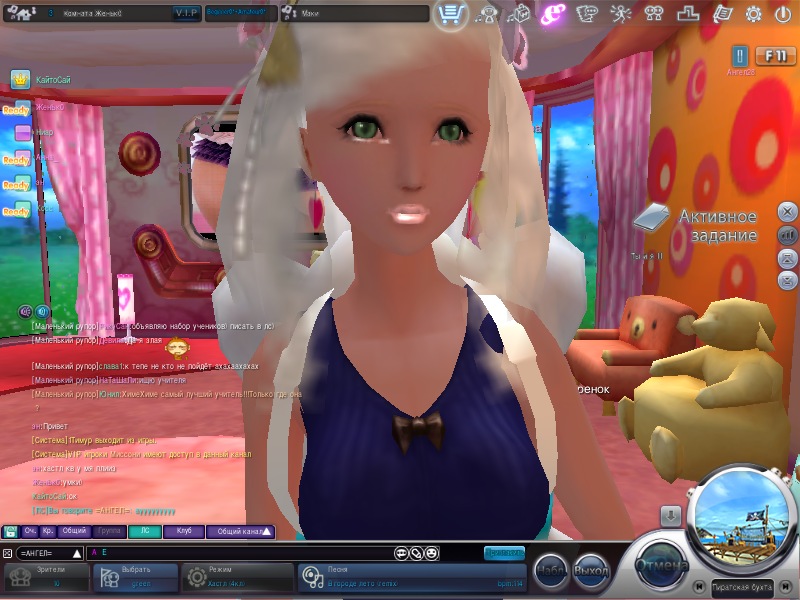Image resolution: width=800 pixels, height=600 pixels.
Task: Select the Общий chat tab
Action: [x=75, y=532]
